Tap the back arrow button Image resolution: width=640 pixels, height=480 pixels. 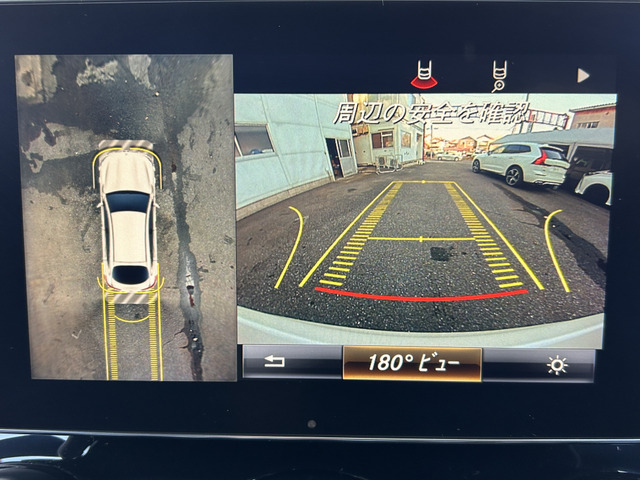point(274,363)
